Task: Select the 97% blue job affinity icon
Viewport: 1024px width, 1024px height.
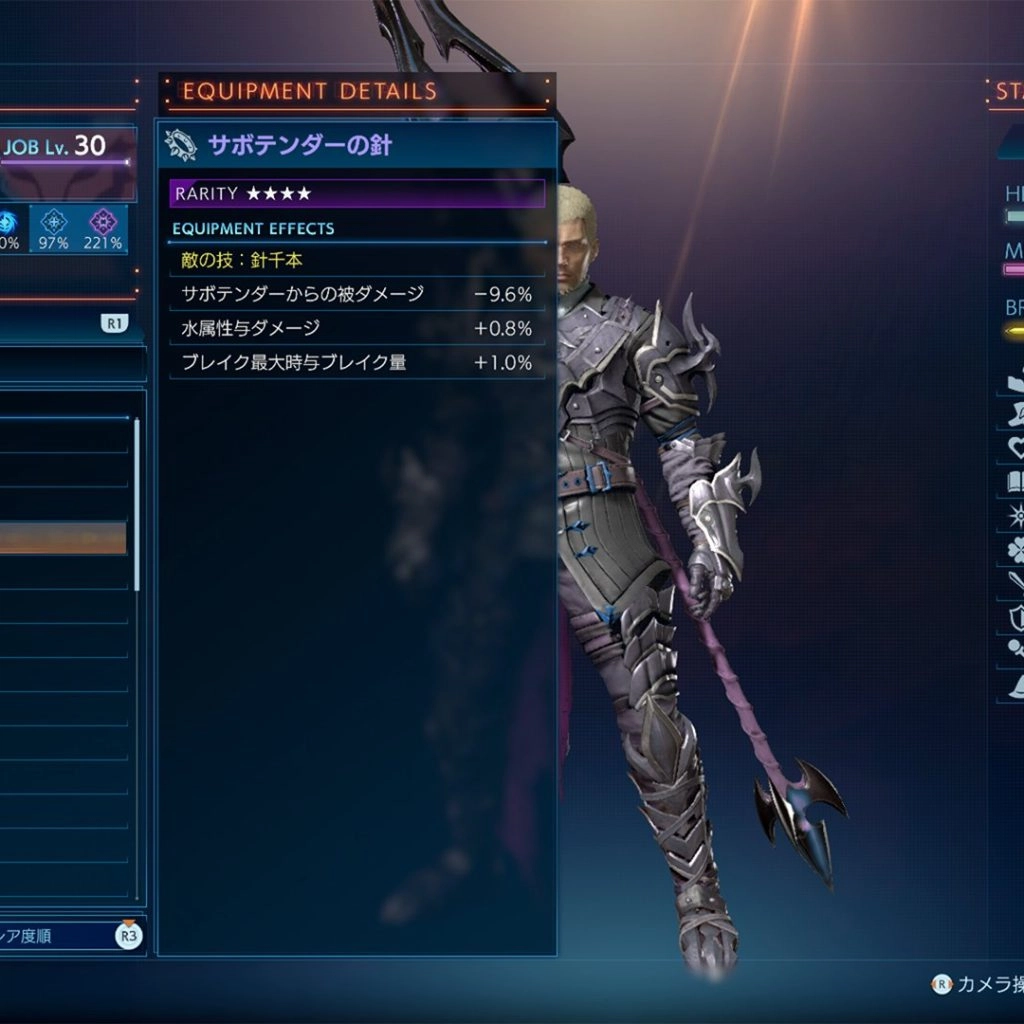Action: pos(54,229)
